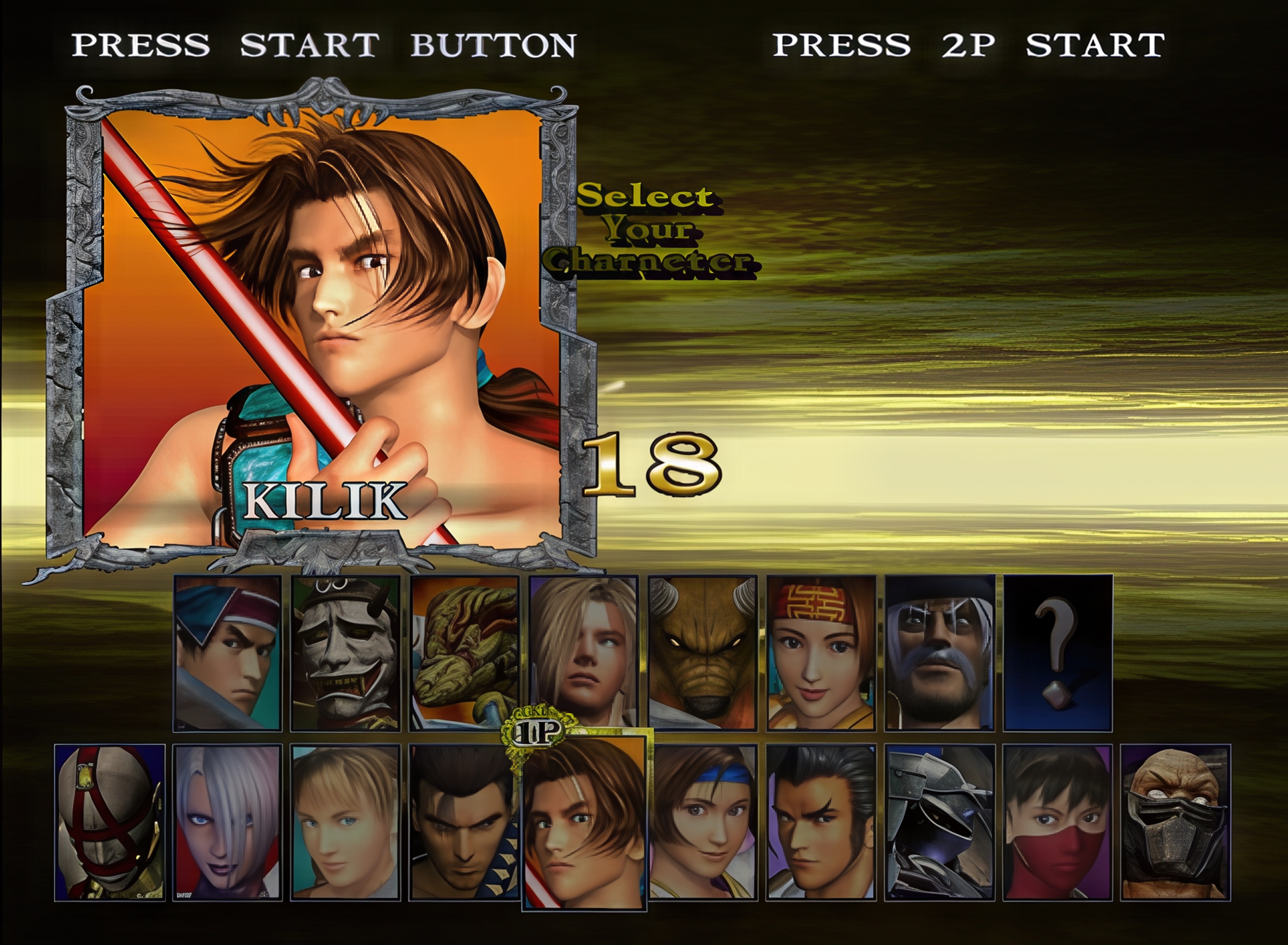Select Seong Mi-na with the red headband

click(821, 653)
